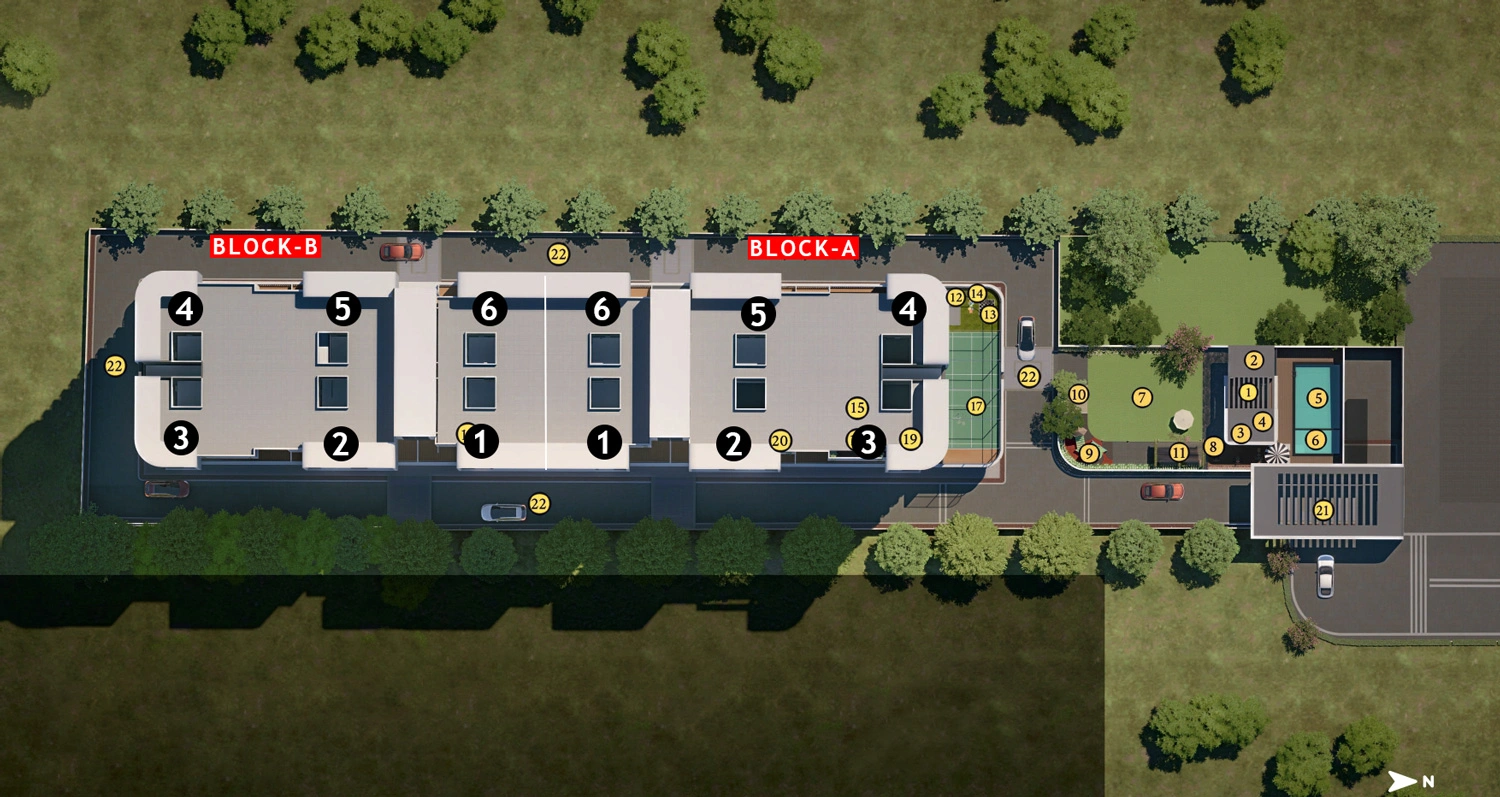The height and width of the screenshot is (797, 1500).
Task: Open yellow marker 5 on the pool
Action: (x=1317, y=398)
